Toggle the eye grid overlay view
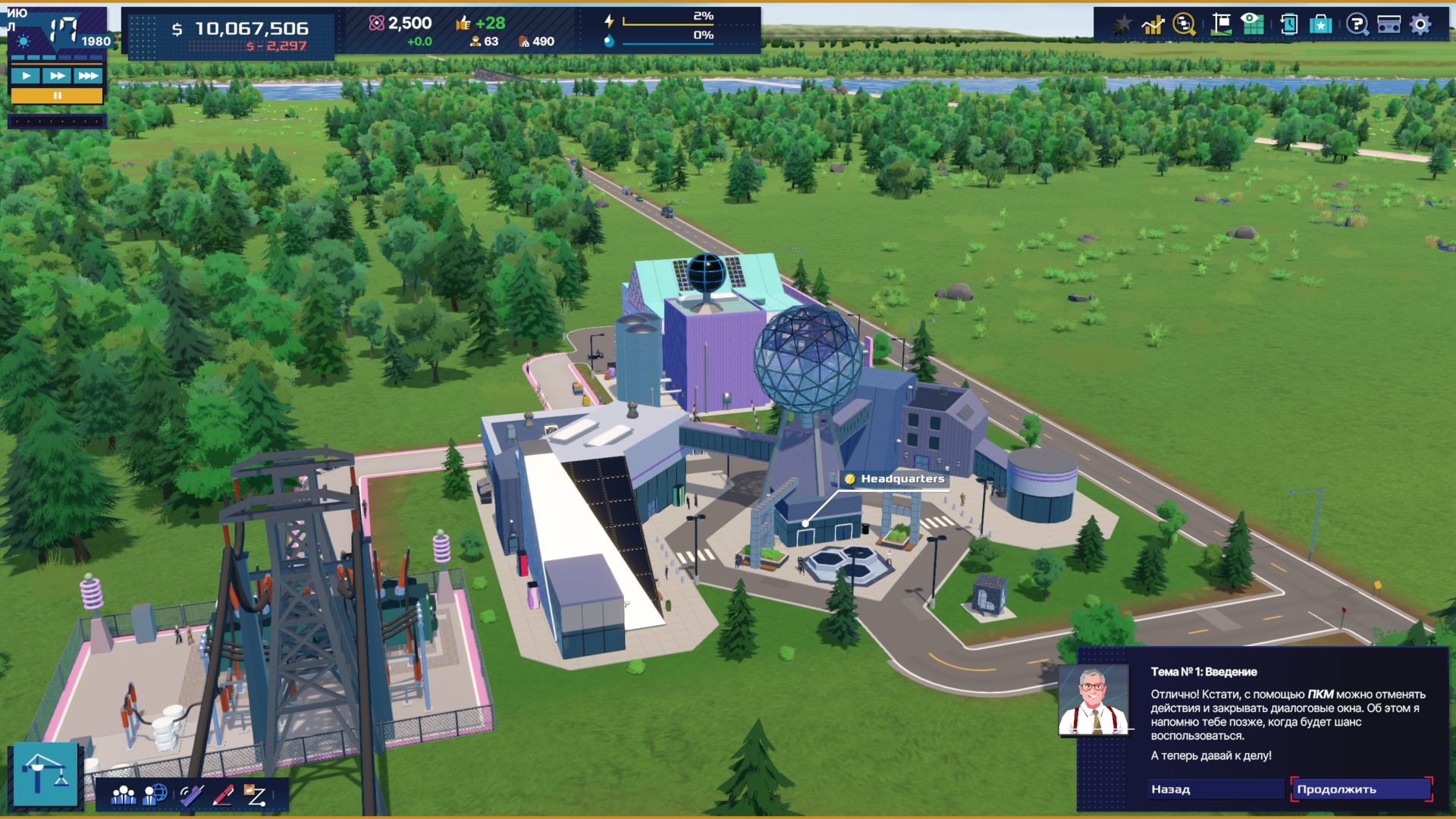This screenshot has height=819, width=1456. (1252, 24)
